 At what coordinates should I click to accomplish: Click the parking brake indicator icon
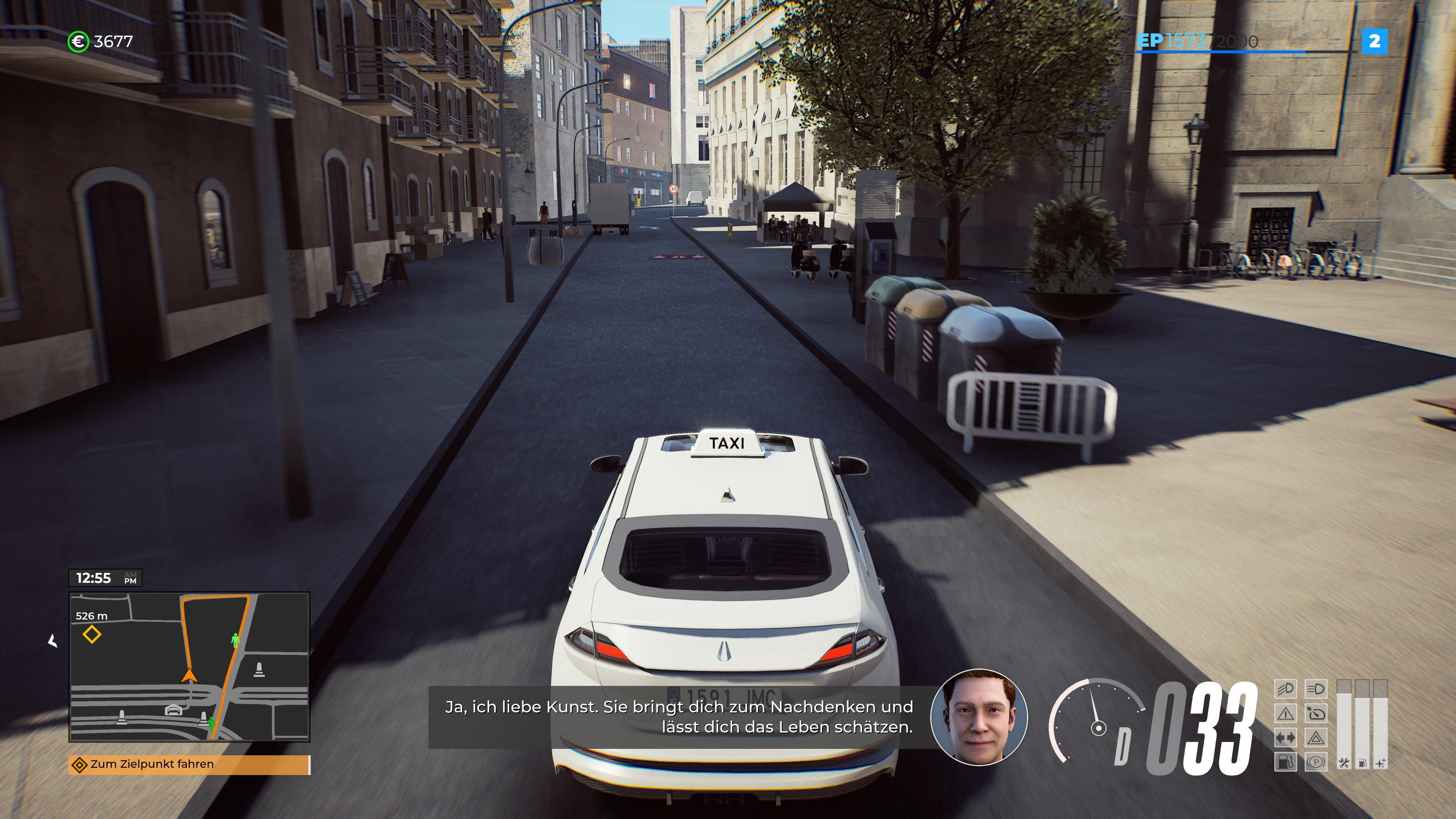[x=1316, y=762]
